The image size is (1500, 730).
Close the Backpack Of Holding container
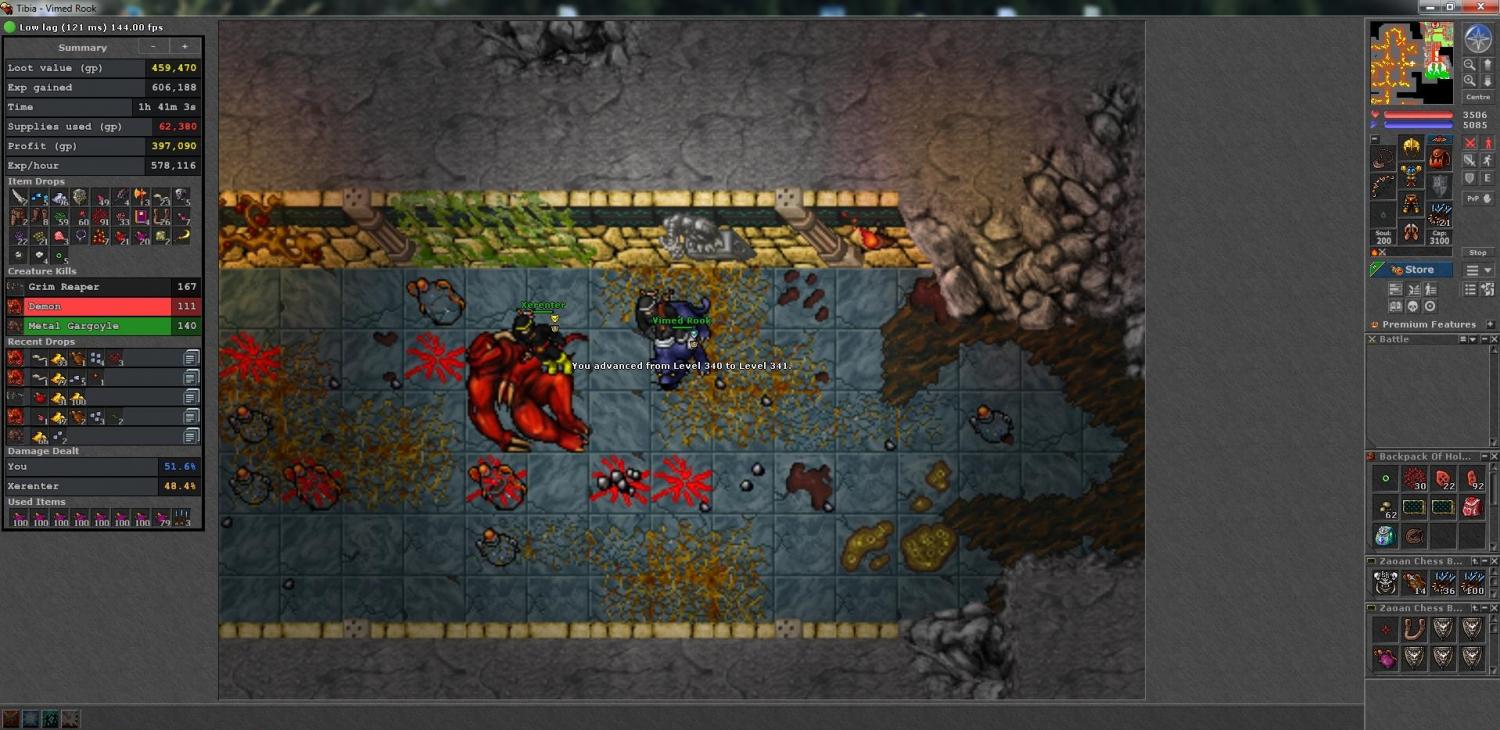[1494, 457]
